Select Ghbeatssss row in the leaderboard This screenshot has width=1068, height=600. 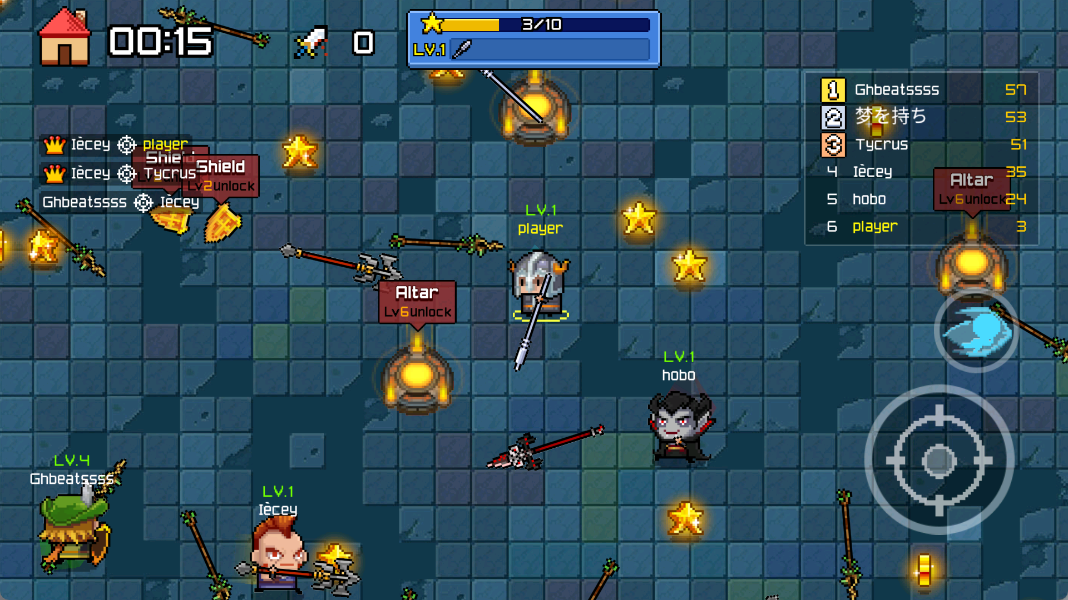coord(923,90)
